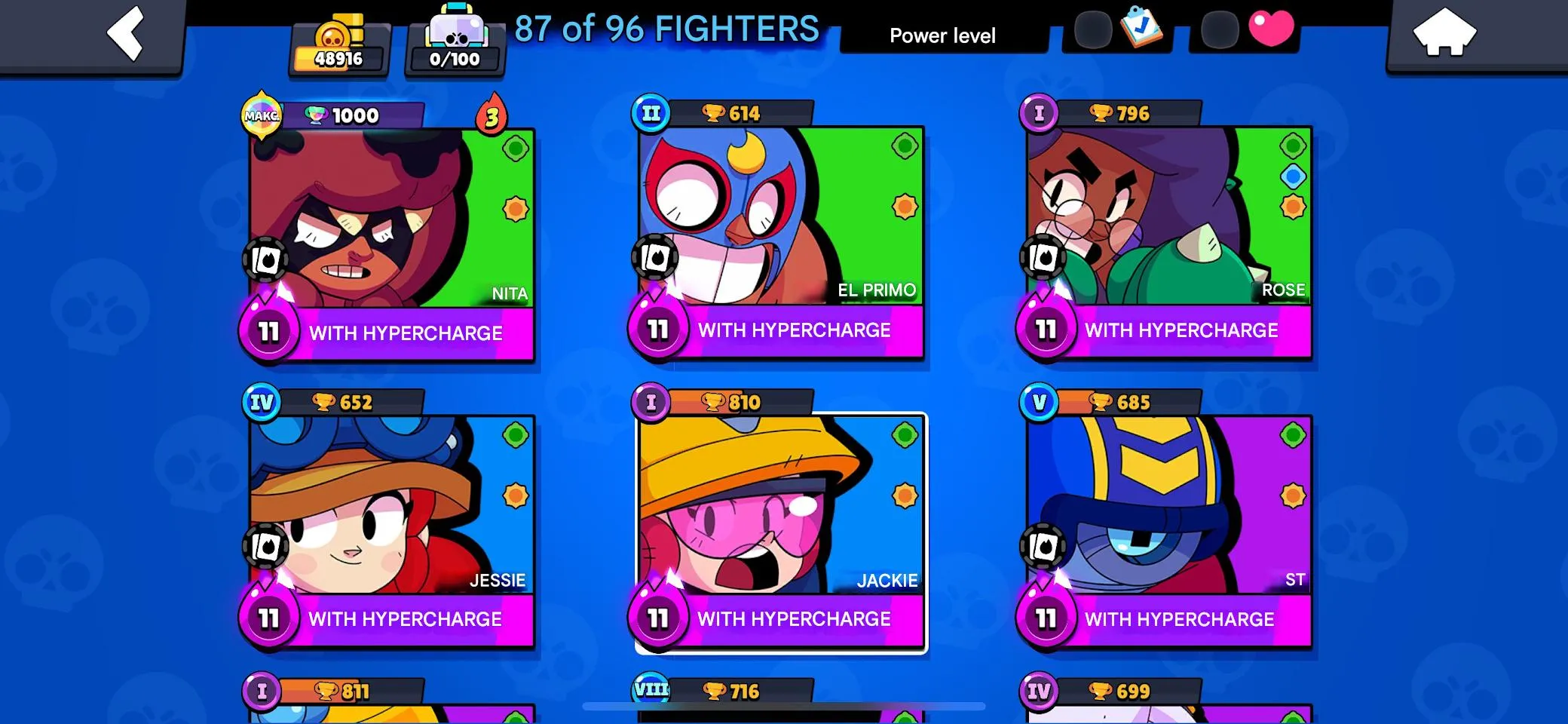1568x724 pixels.
Task: Select Jackie's brawler card
Action: point(780,520)
